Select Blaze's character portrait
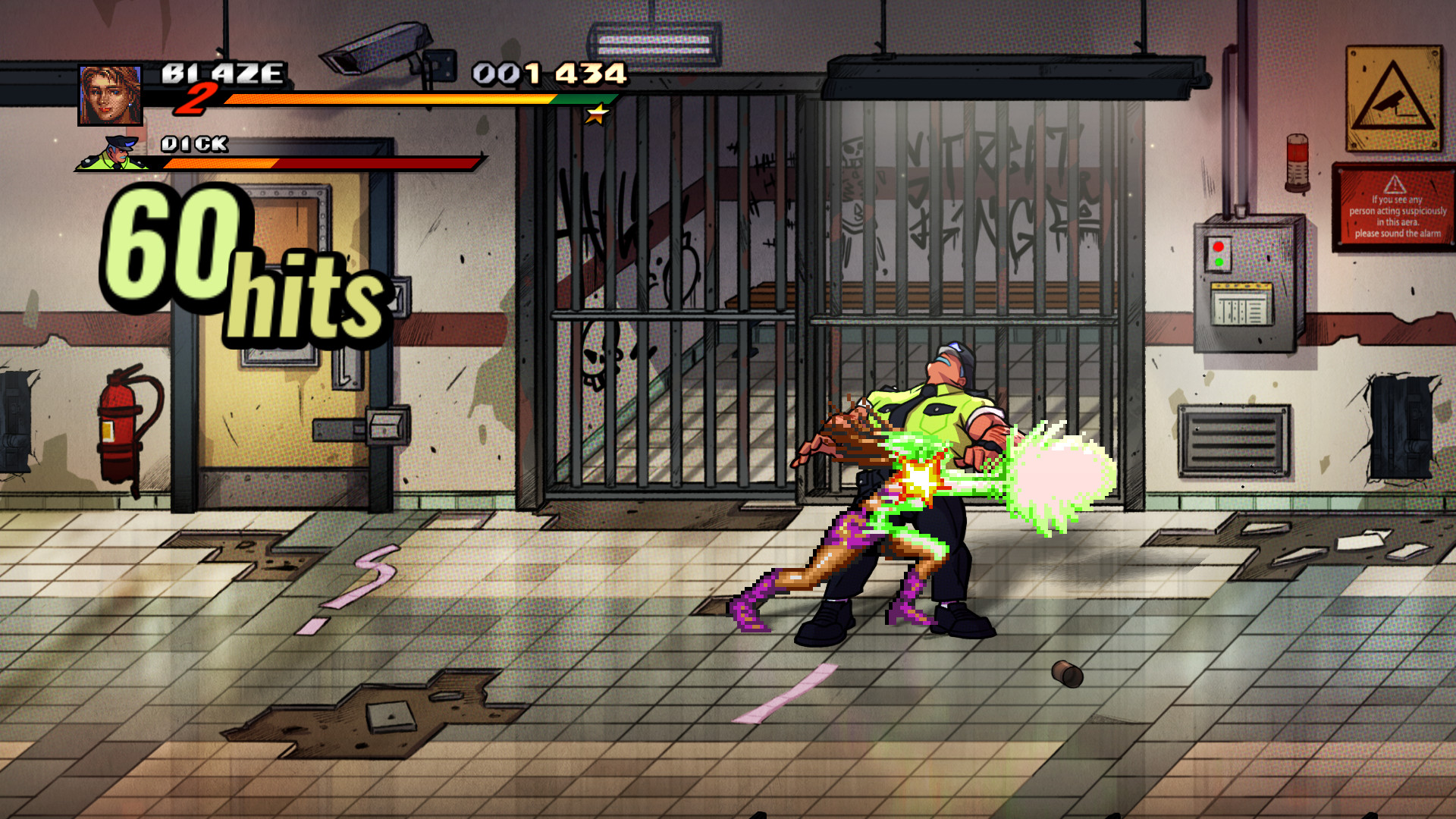The width and height of the screenshot is (1456, 819). [109, 95]
